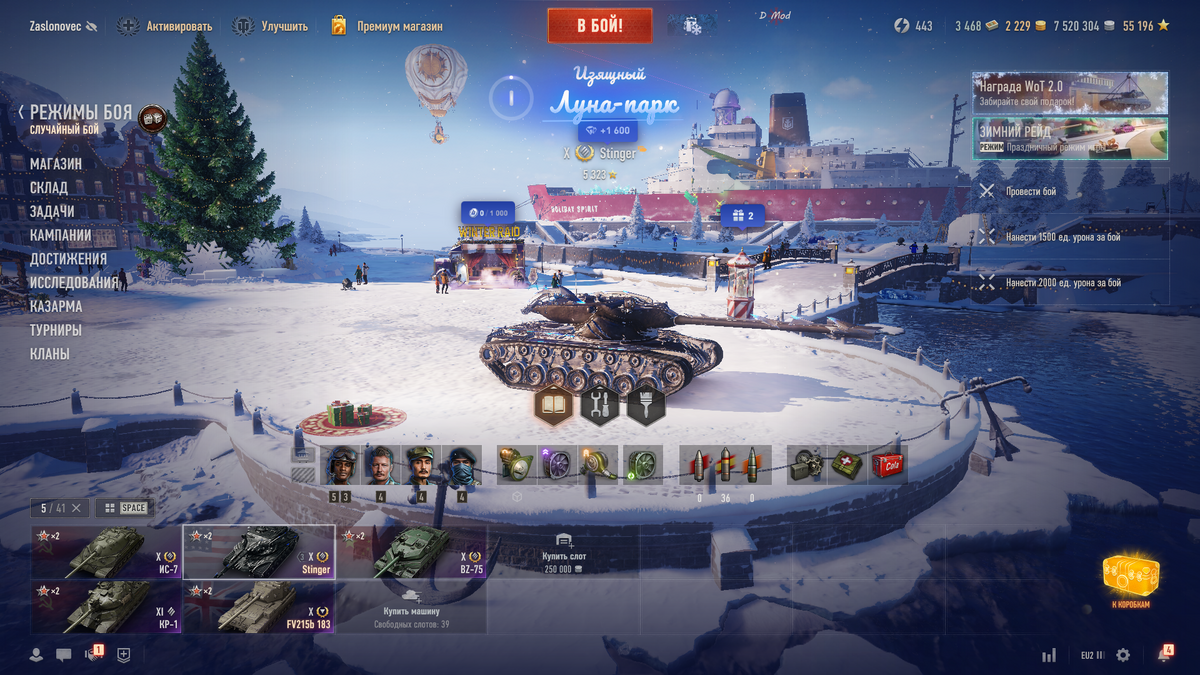Viewport: 1200px width, 675px height.
Task: Select the FV215b 183 tank card
Action: pos(259,607)
